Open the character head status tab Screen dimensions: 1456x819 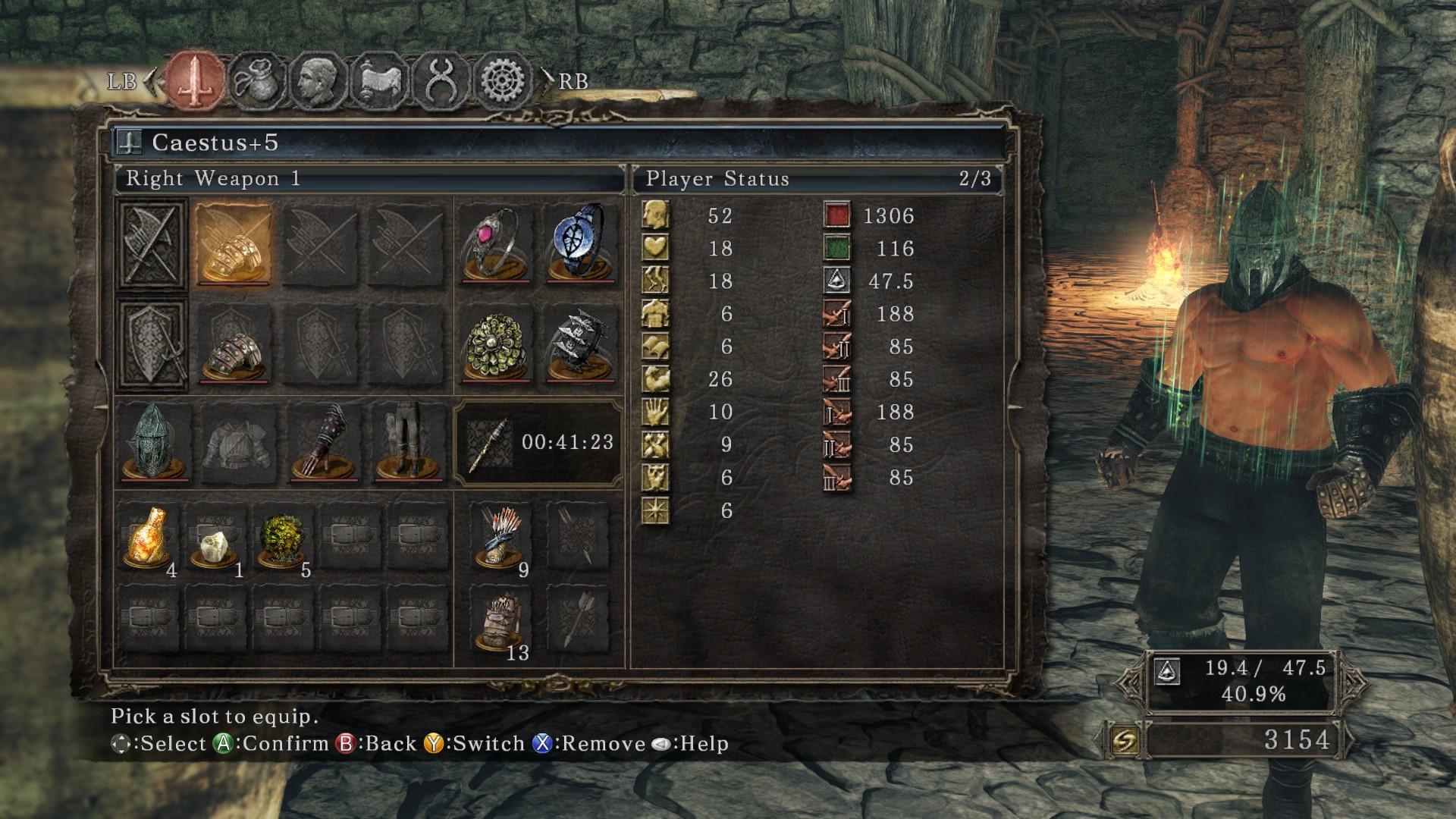[x=318, y=80]
